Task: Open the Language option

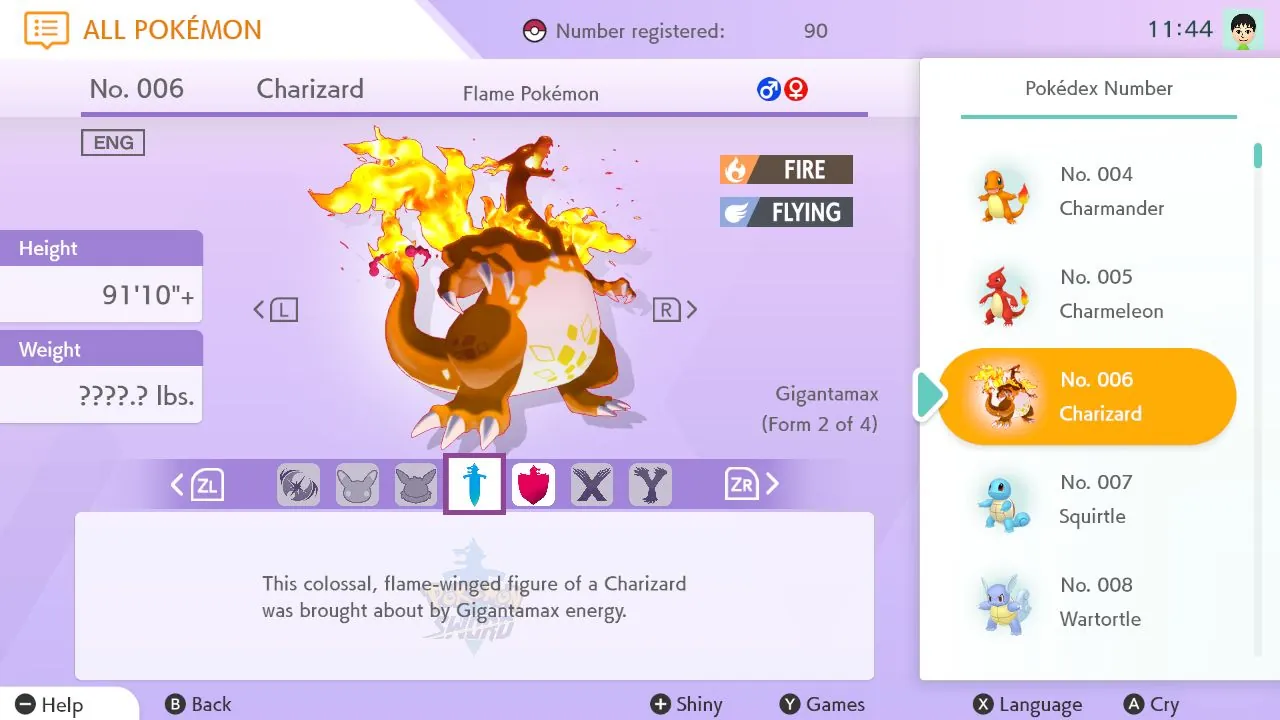Action: coord(1028,704)
